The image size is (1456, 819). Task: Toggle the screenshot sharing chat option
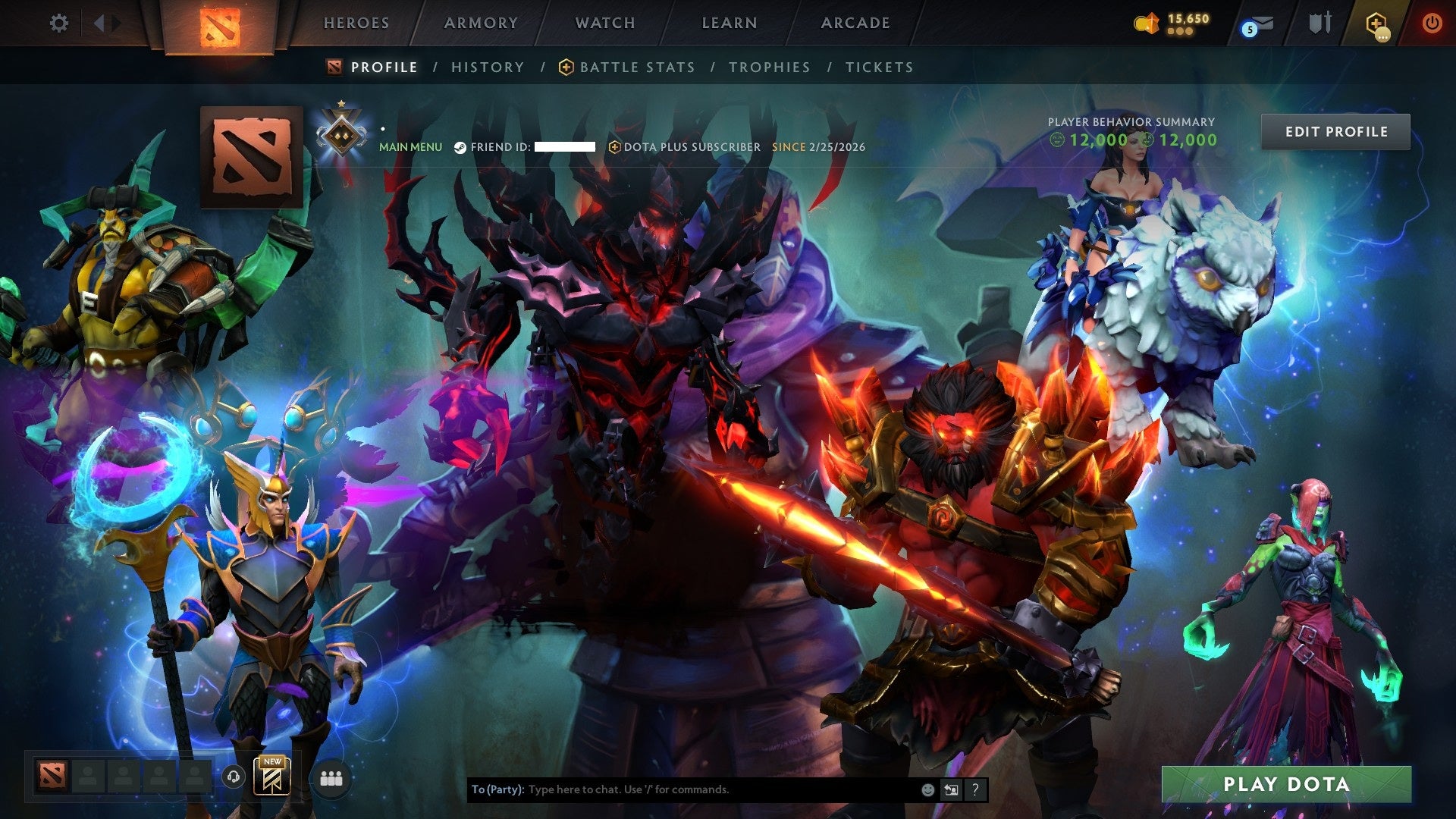pos(951,789)
